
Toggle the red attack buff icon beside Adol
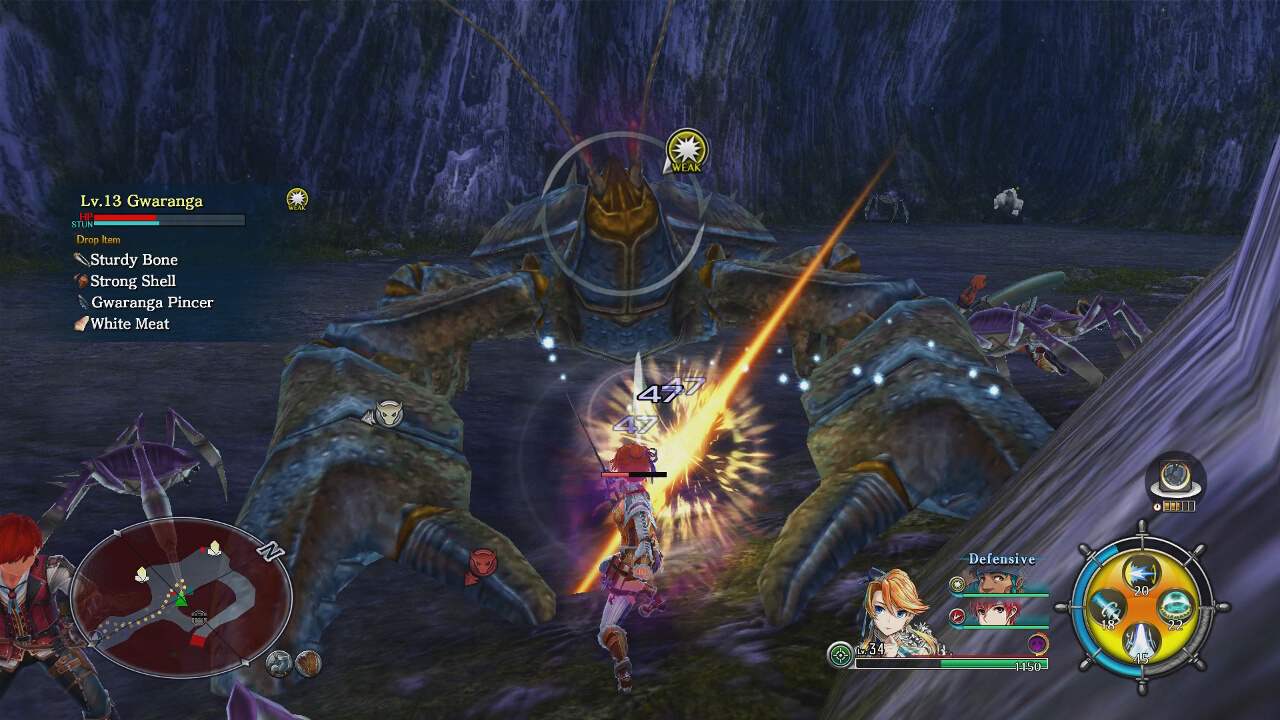[957, 617]
